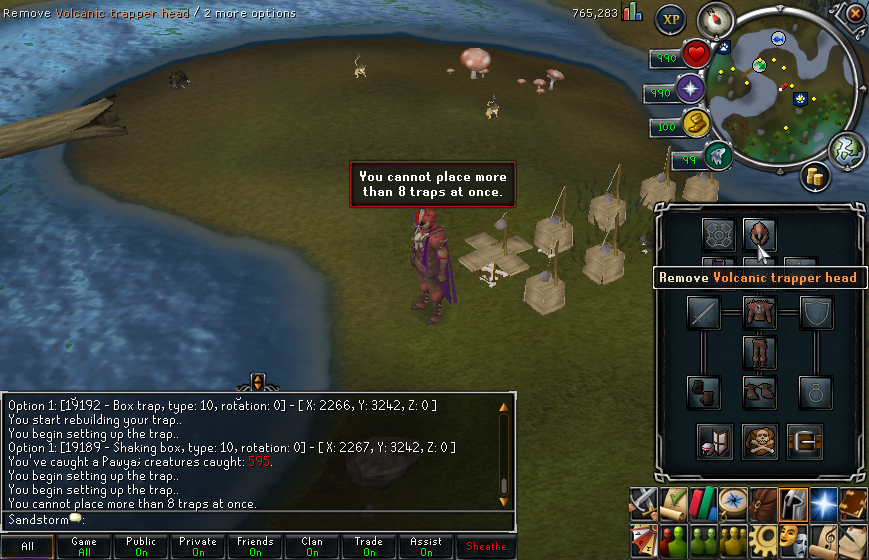Select the equipped gloves slot
The width and height of the screenshot is (869, 560).
pos(704,392)
